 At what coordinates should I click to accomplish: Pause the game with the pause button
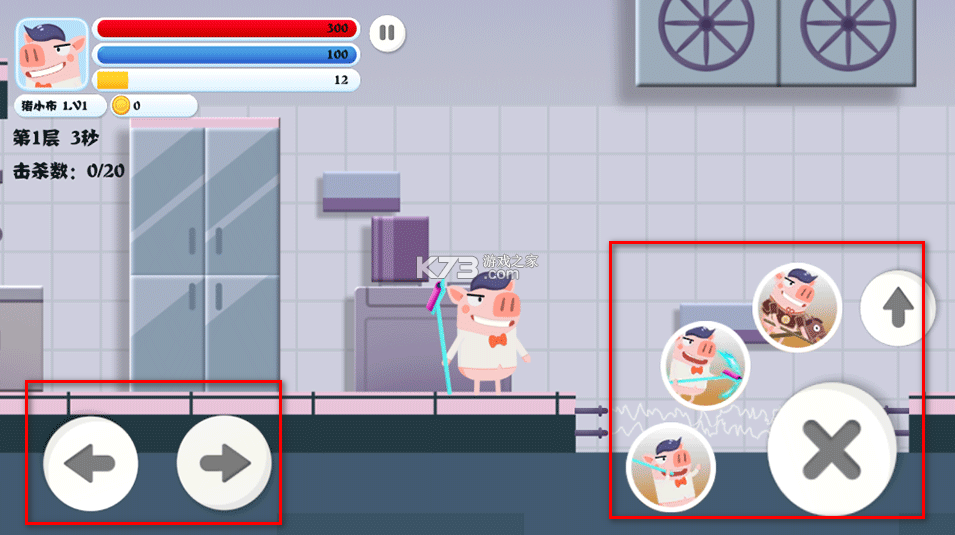point(387,34)
